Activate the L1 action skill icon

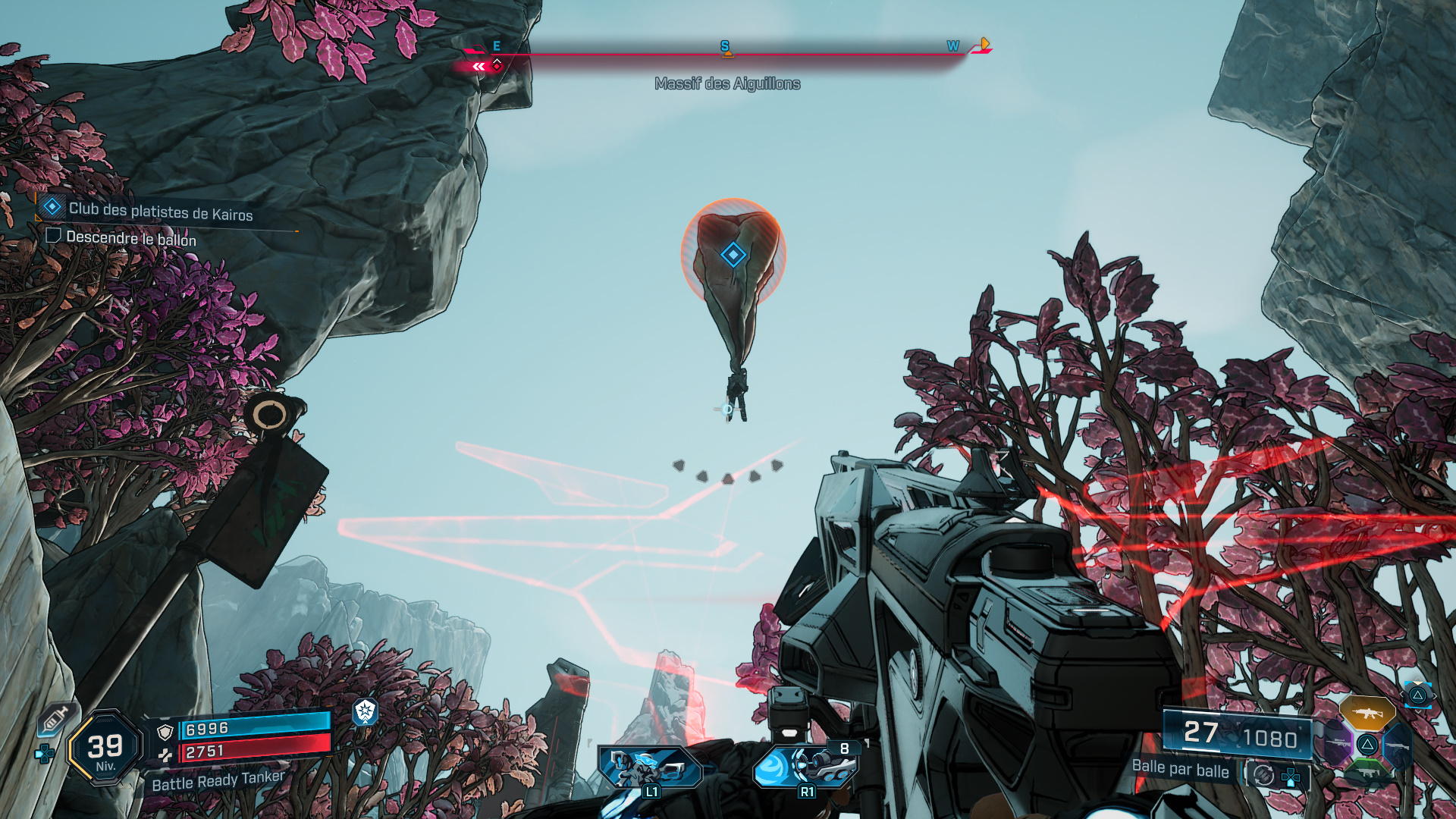(650, 767)
